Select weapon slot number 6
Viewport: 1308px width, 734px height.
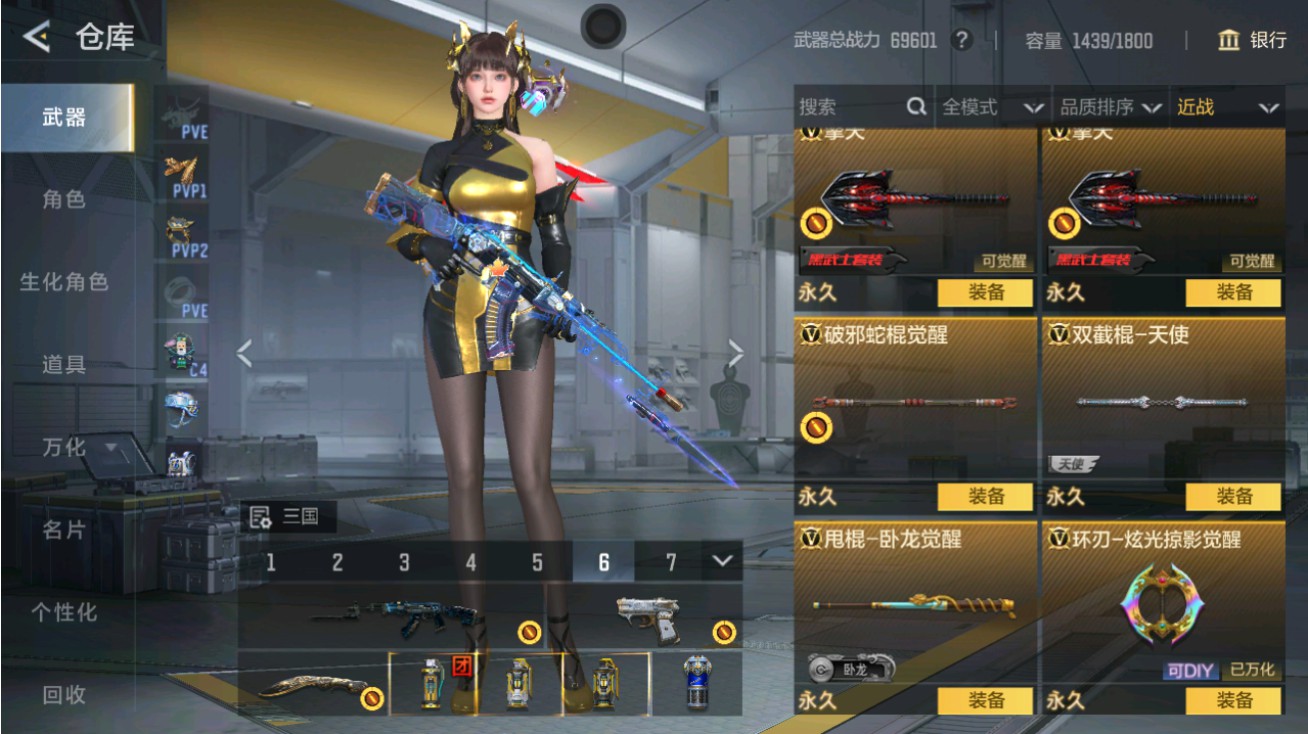(x=603, y=561)
